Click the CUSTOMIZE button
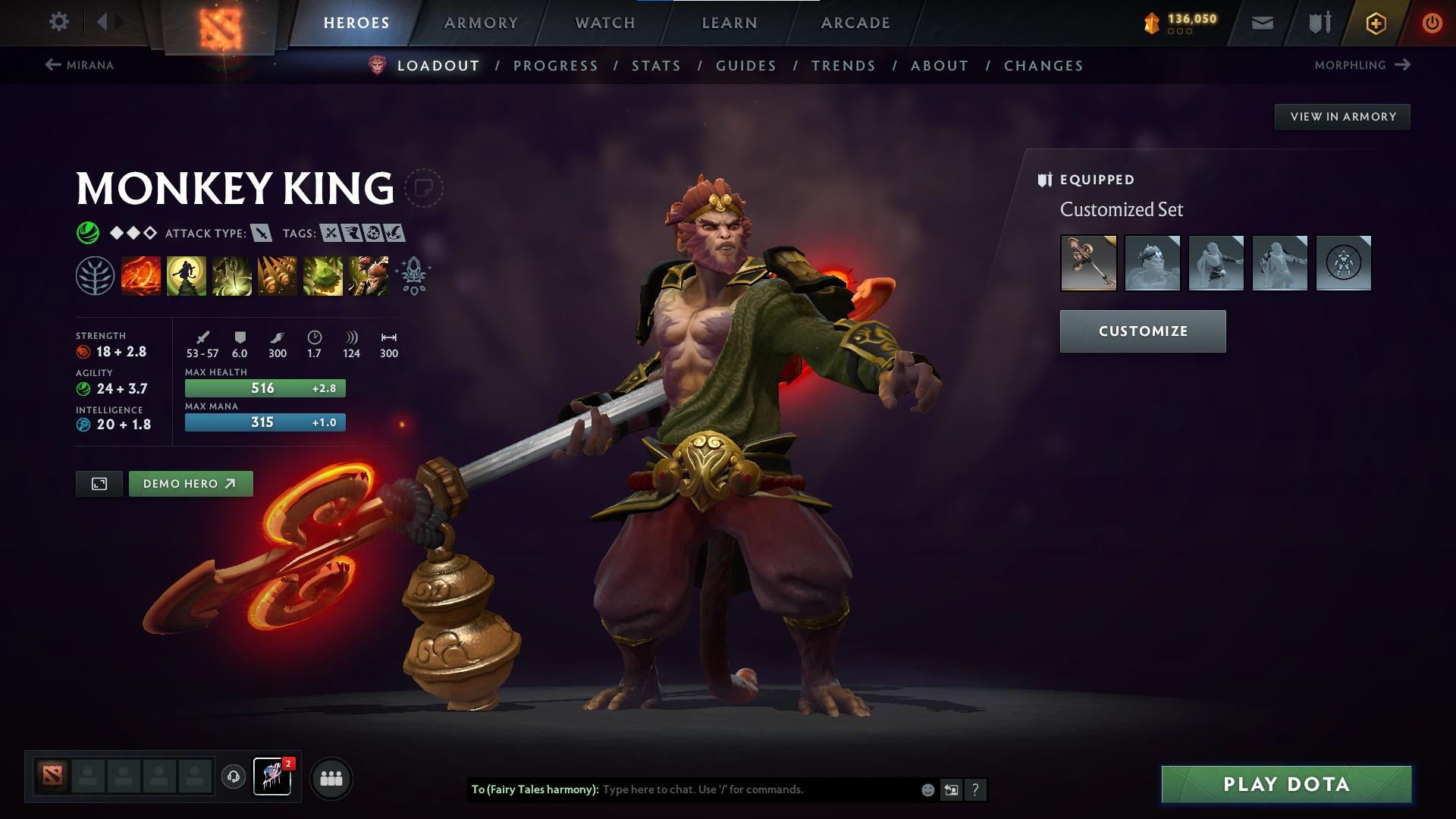Viewport: 1456px width, 819px height. point(1142,331)
